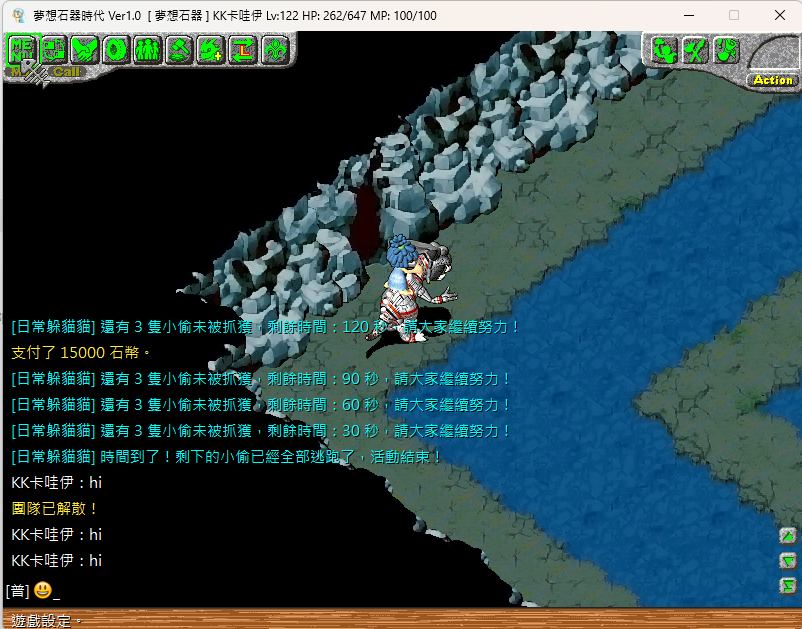802x629 pixels.
Task: Click the smiley chat input line
Action: click(x=200, y=591)
